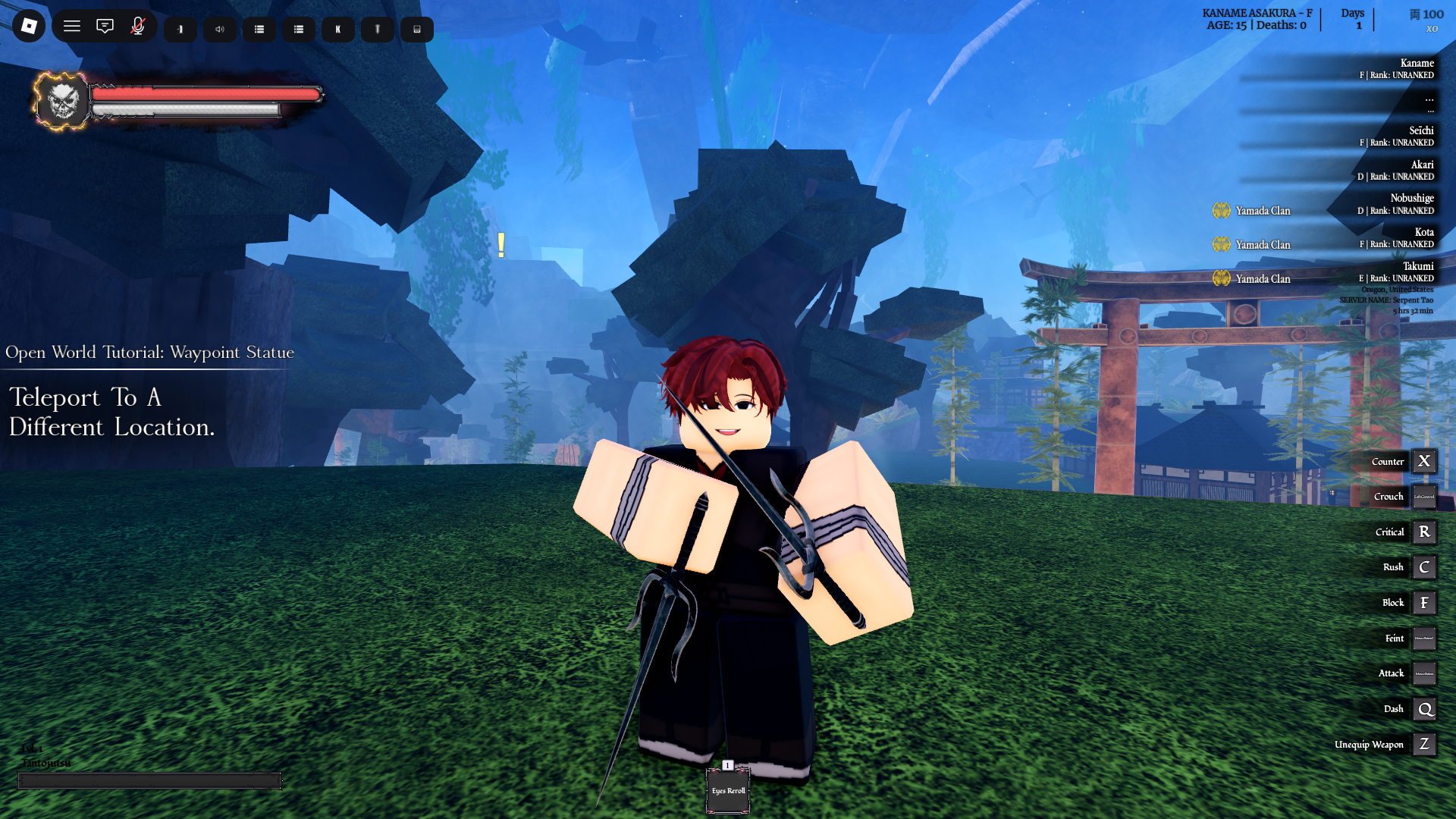This screenshot has height=819, width=1456.
Task: Open the hamburger menu in the top toolbar
Action: pos(72,26)
